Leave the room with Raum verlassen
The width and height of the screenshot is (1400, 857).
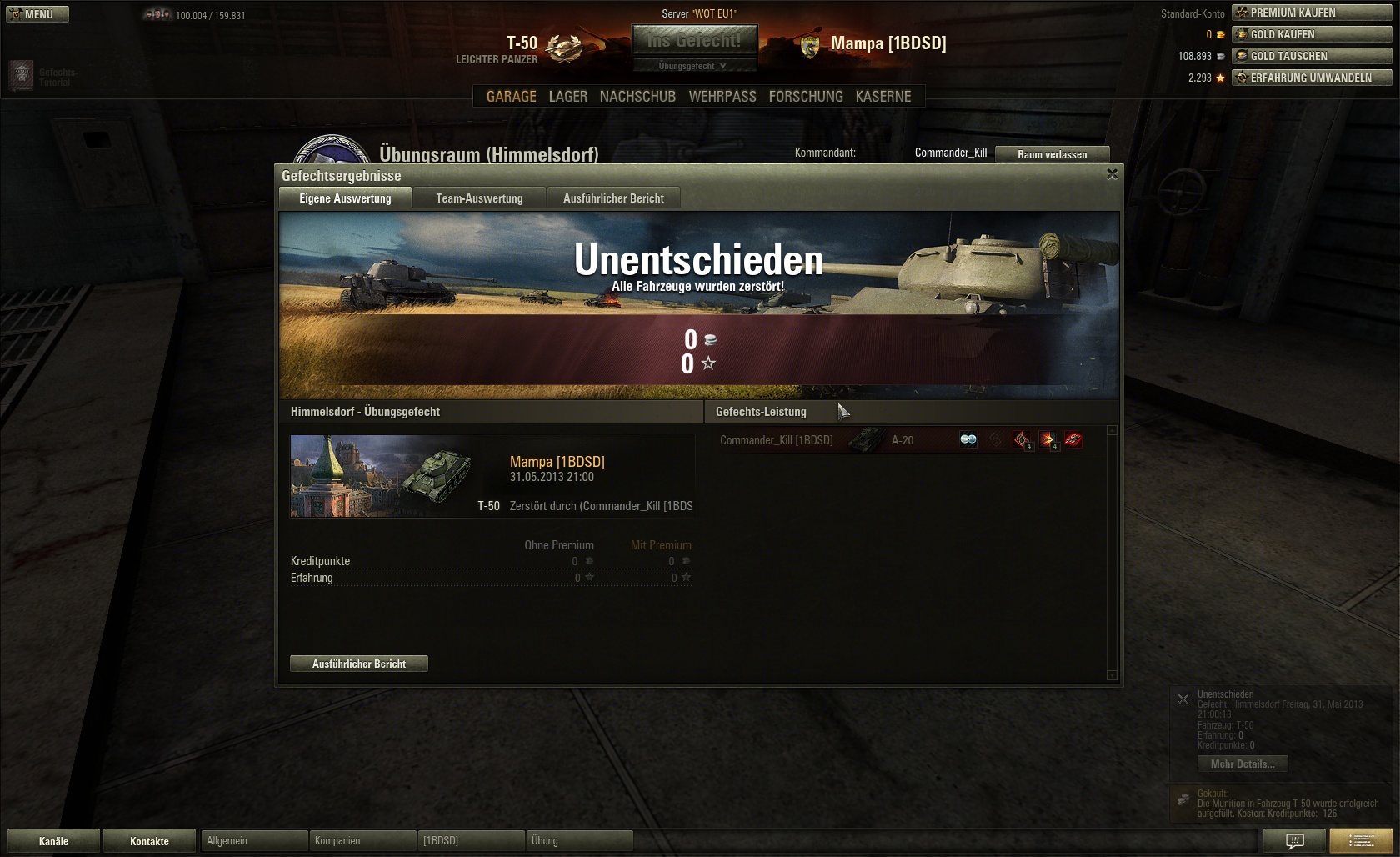pyautogui.click(x=1052, y=154)
